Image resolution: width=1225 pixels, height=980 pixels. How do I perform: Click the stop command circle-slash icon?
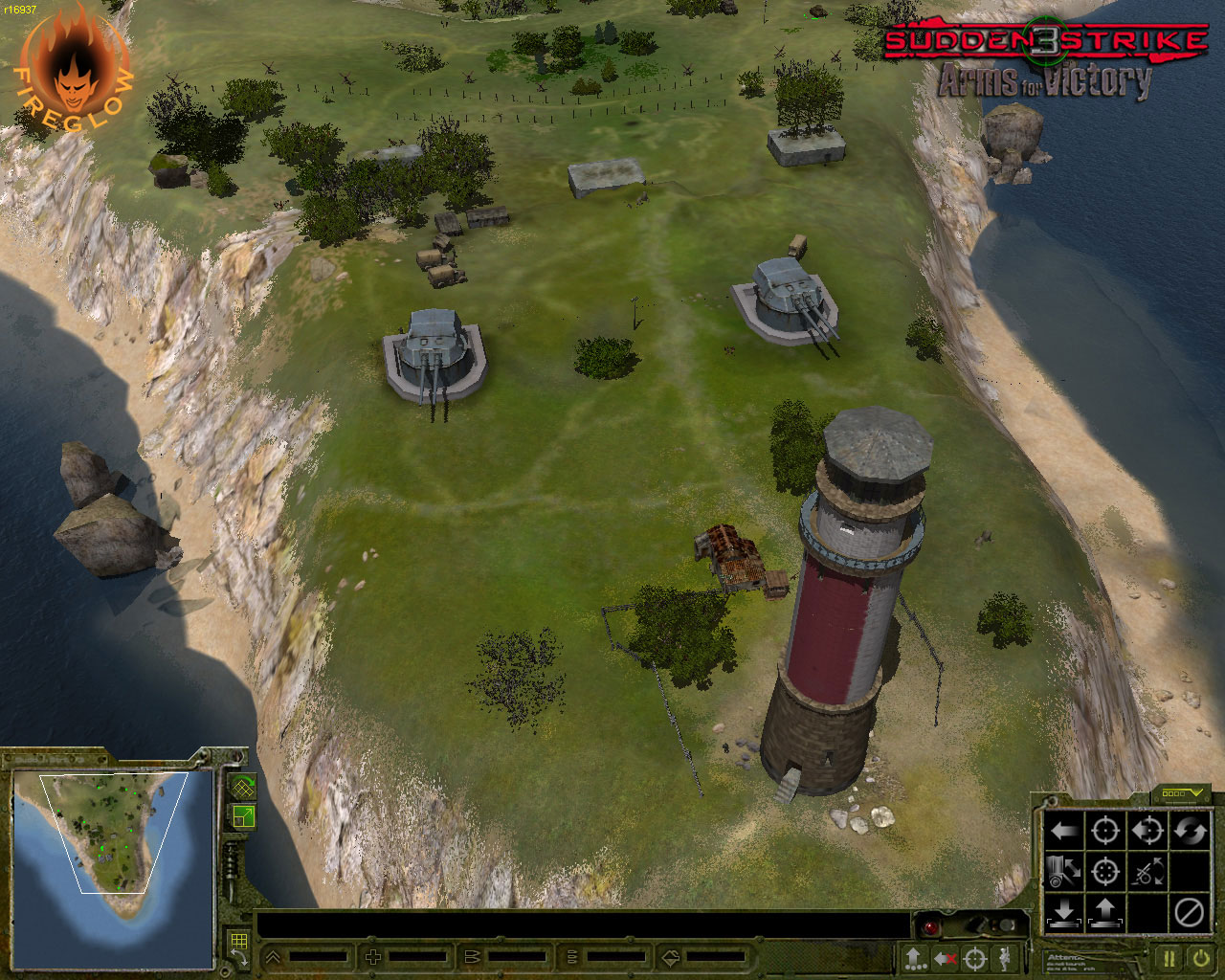point(1190,913)
